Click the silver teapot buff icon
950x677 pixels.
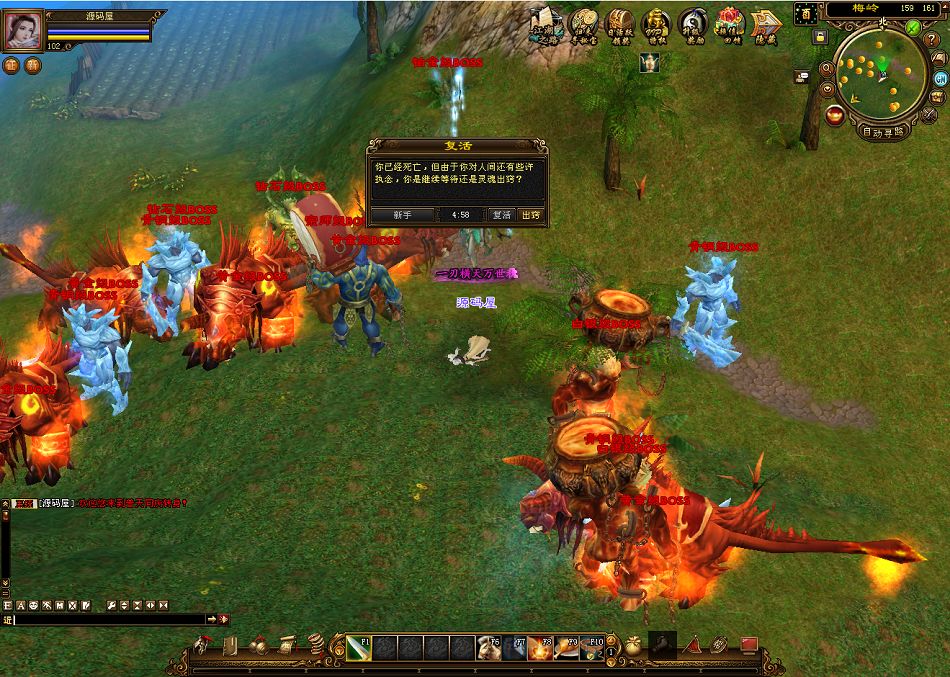pos(649,63)
